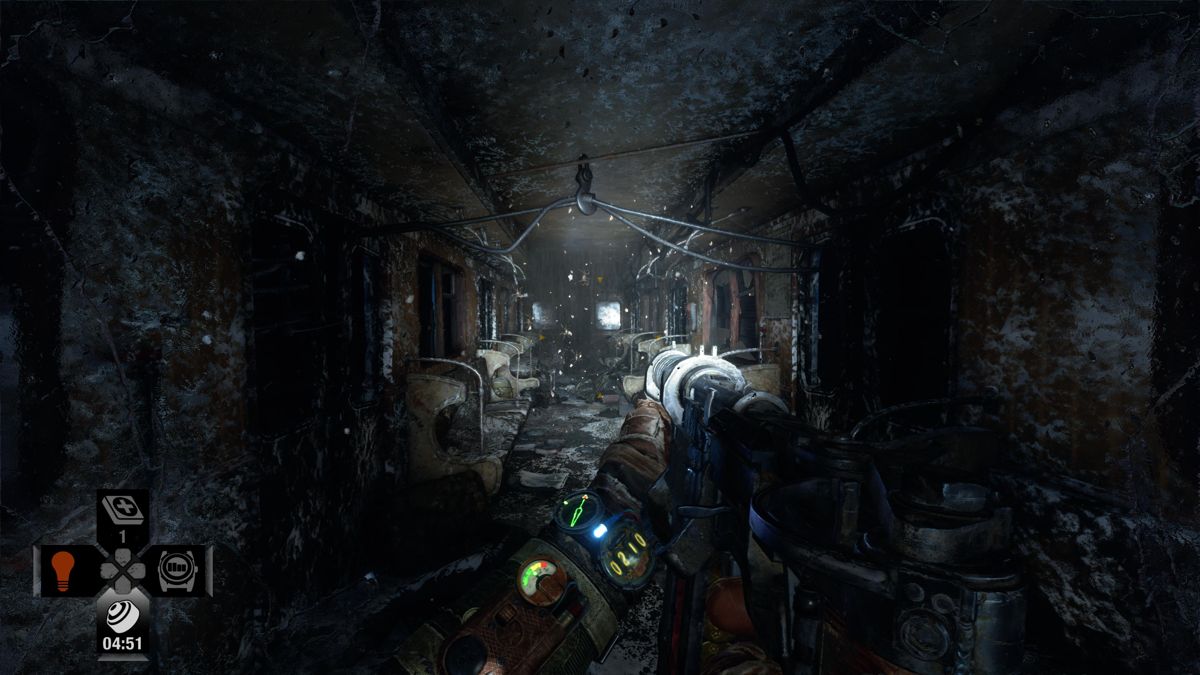Viewport: 1200px width, 675px height.
Task: Use the medkit icon
Action: click(123, 511)
